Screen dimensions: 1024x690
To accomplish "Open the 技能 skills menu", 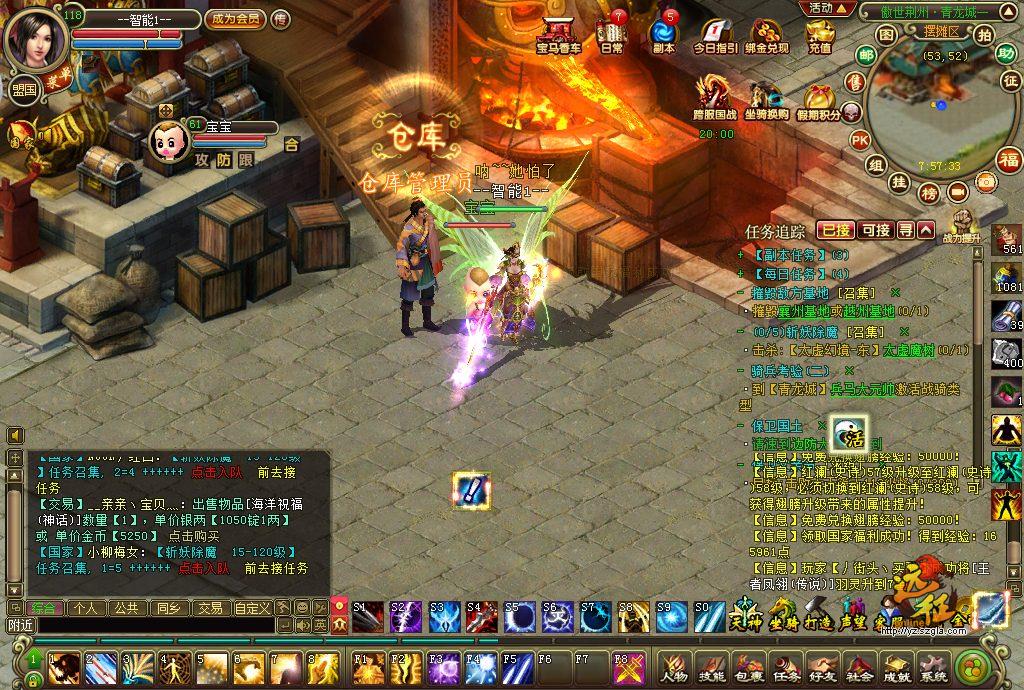I will tap(711, 665).
